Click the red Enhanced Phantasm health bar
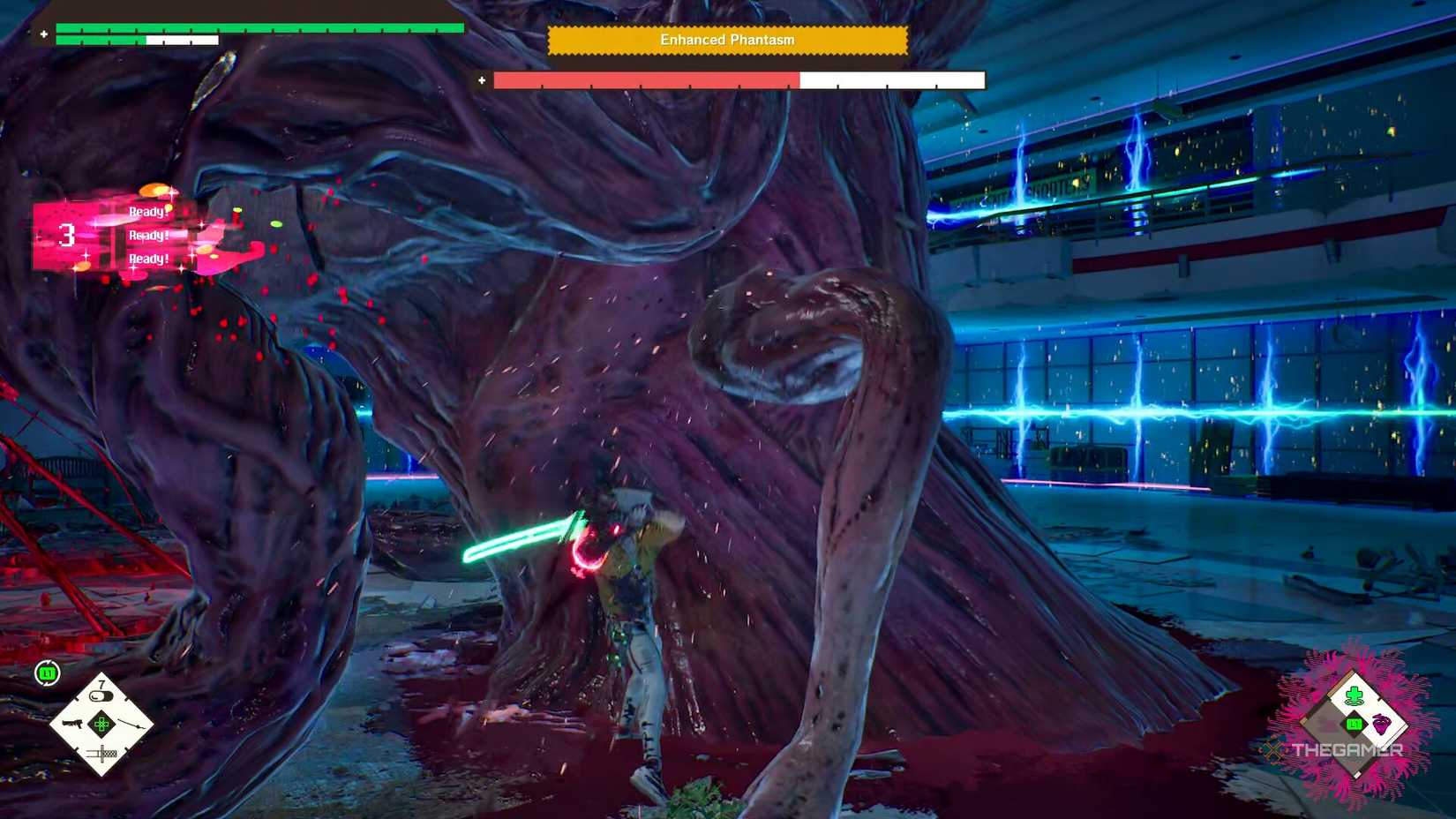Viewport: 1456px width, 819px height. click(644, 79)
